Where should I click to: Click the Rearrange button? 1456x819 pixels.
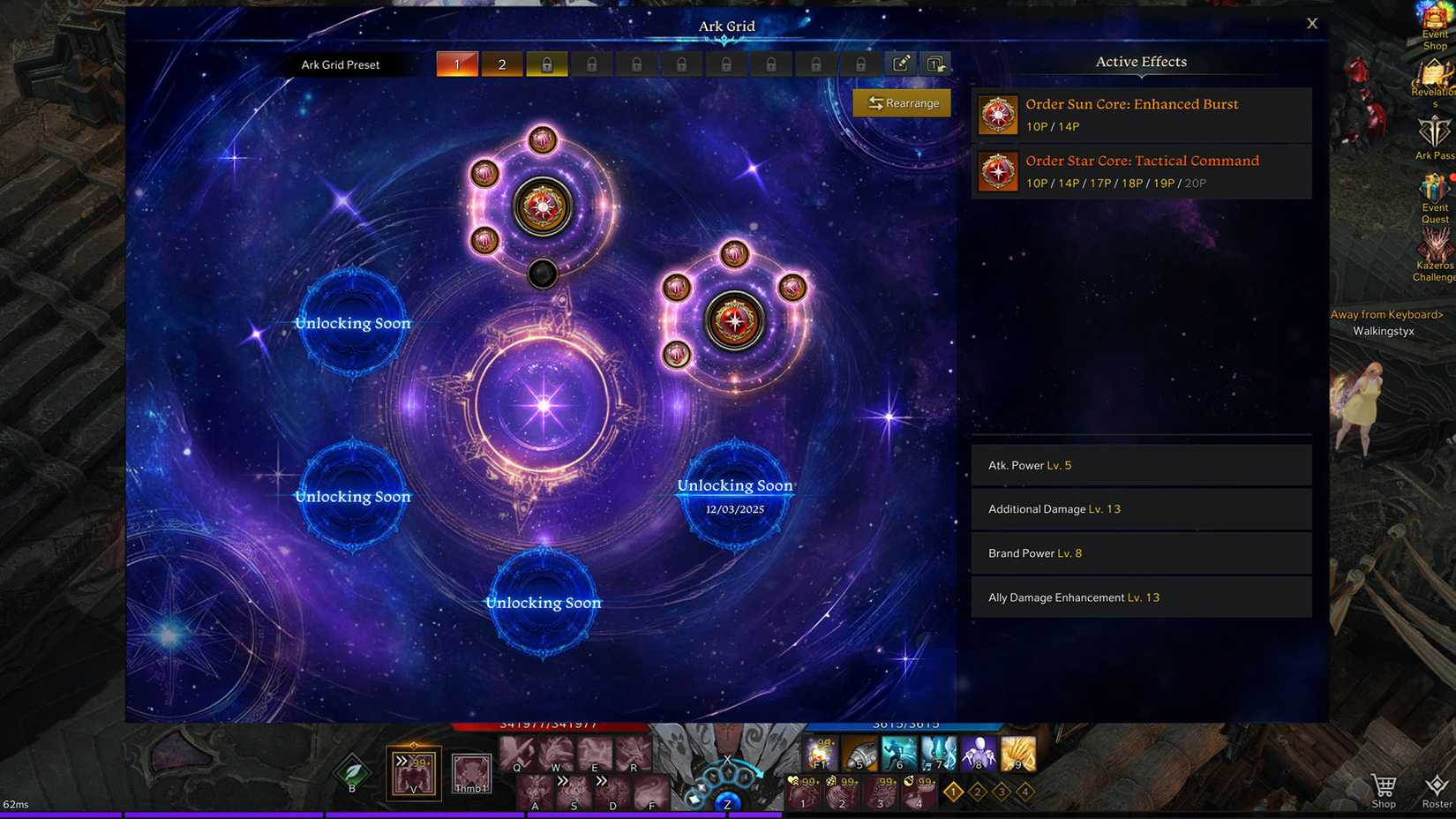902,103
